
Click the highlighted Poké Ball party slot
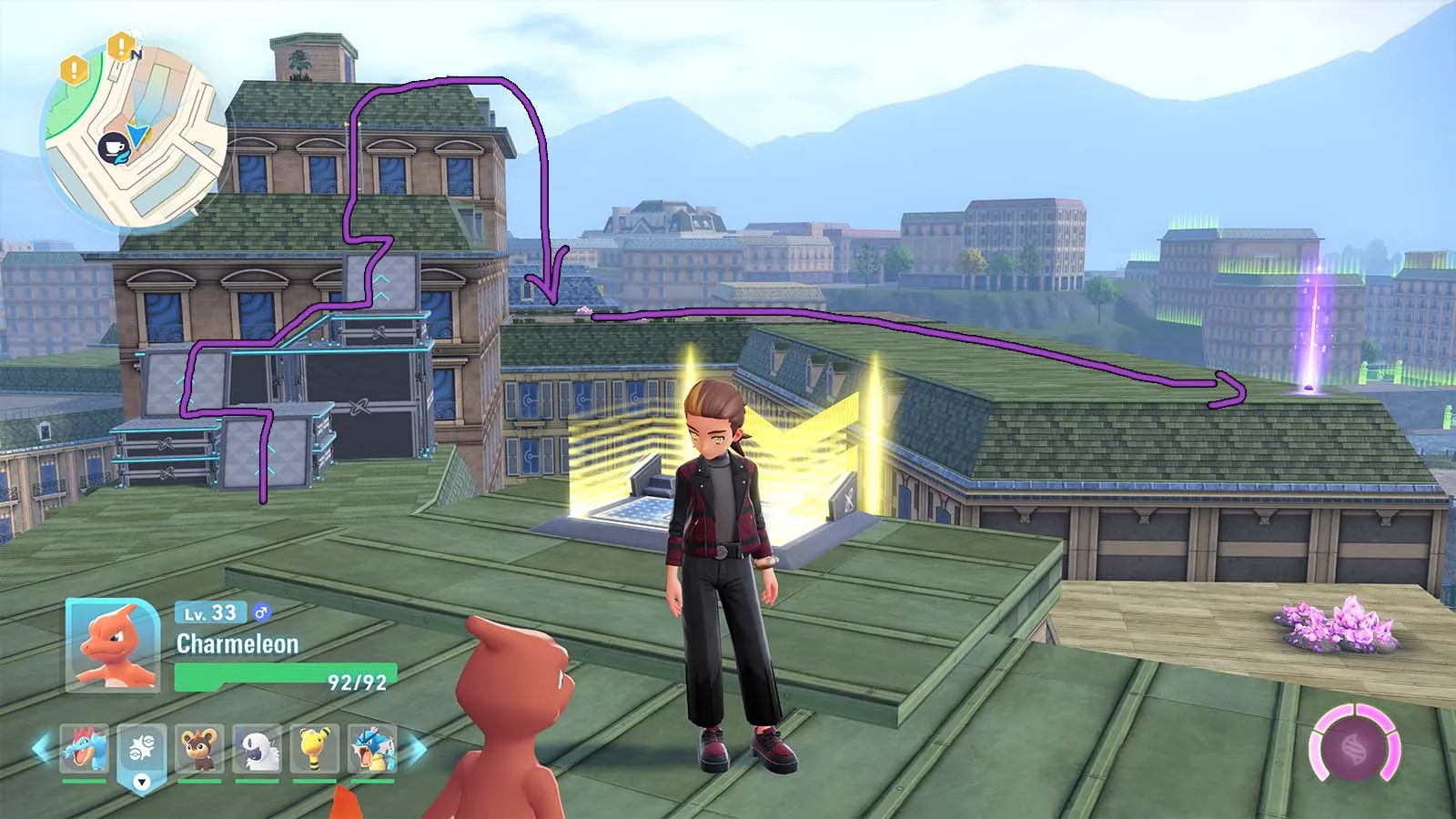coord(142,752)
